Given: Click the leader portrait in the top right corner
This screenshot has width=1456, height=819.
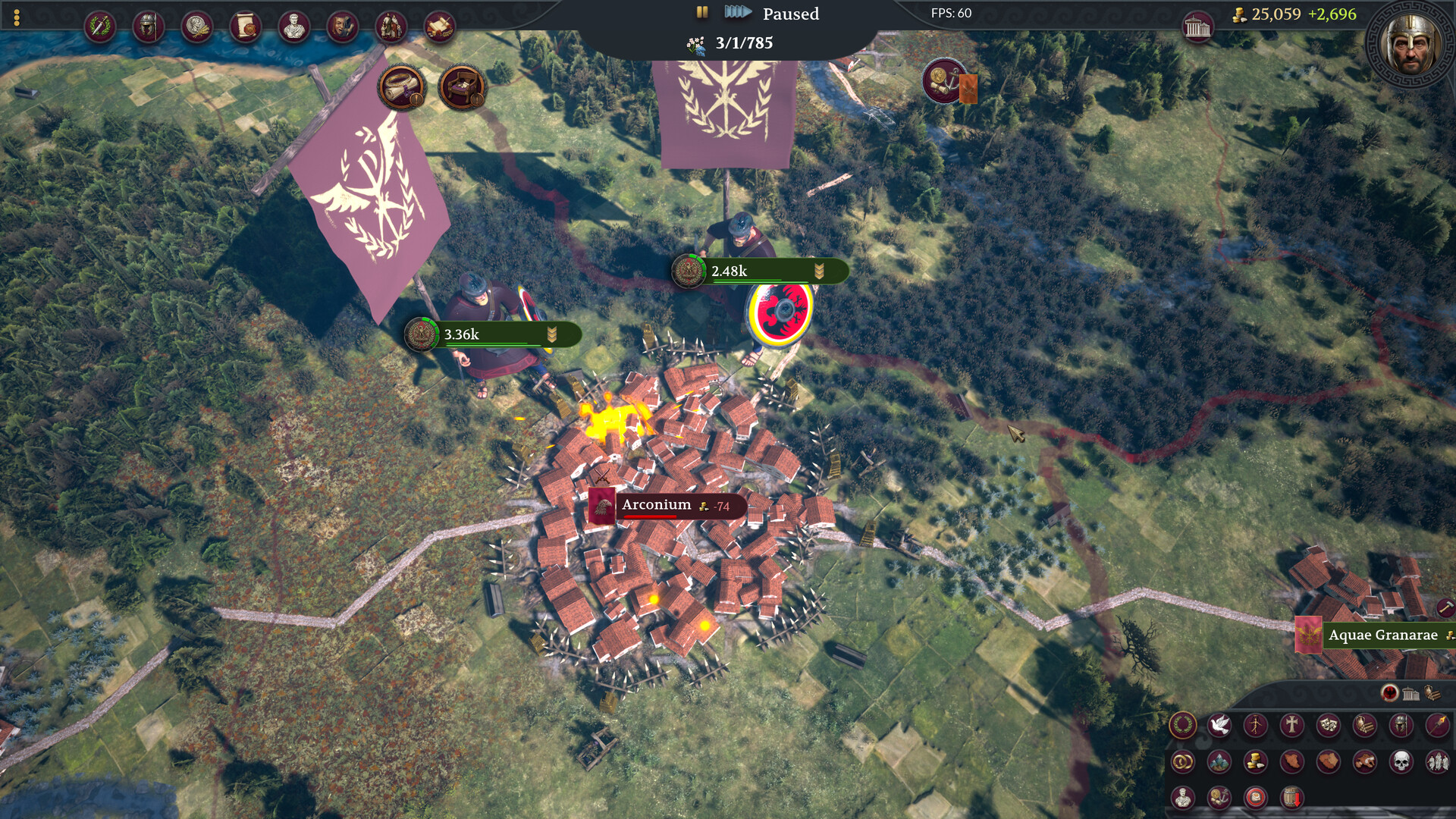Looking at the screenshot, I should point(1412,39).
